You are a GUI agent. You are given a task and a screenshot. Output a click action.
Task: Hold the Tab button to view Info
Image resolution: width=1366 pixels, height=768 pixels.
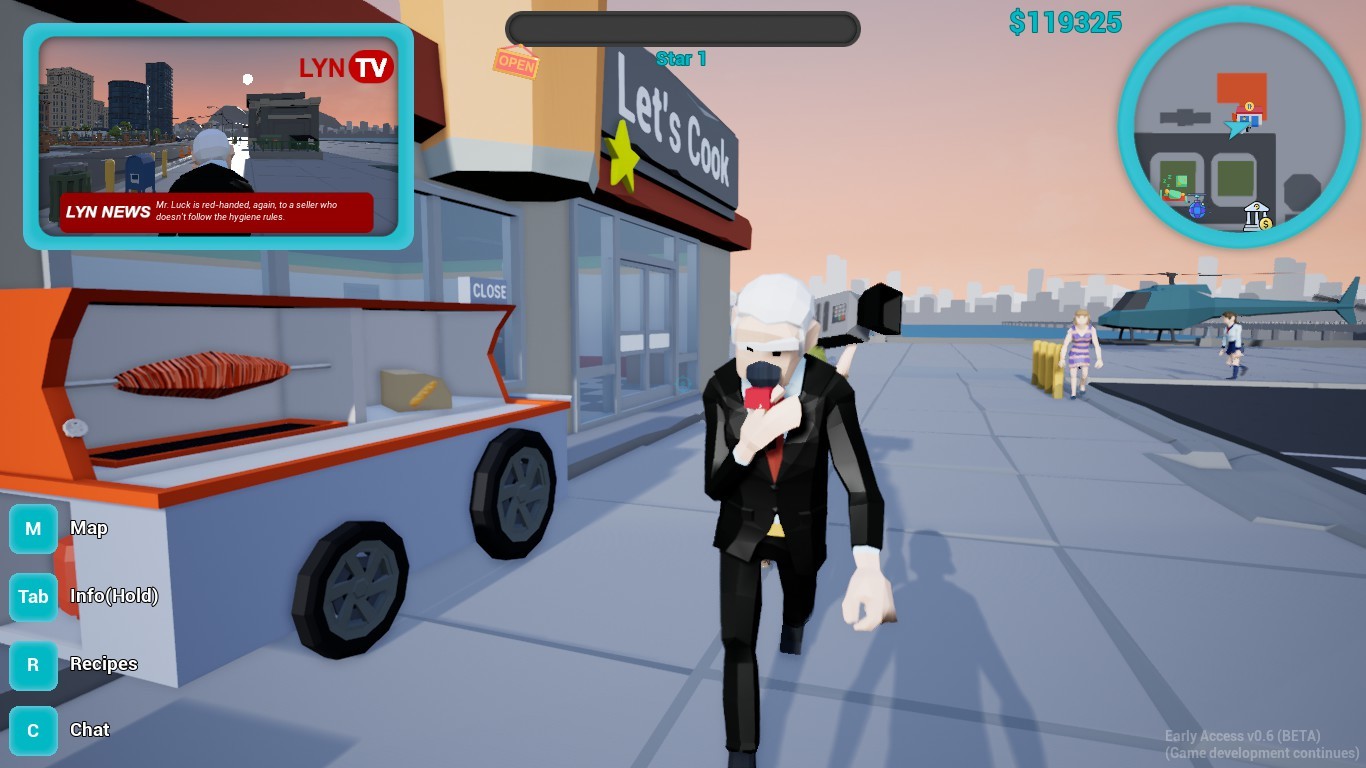click(33, 597)
